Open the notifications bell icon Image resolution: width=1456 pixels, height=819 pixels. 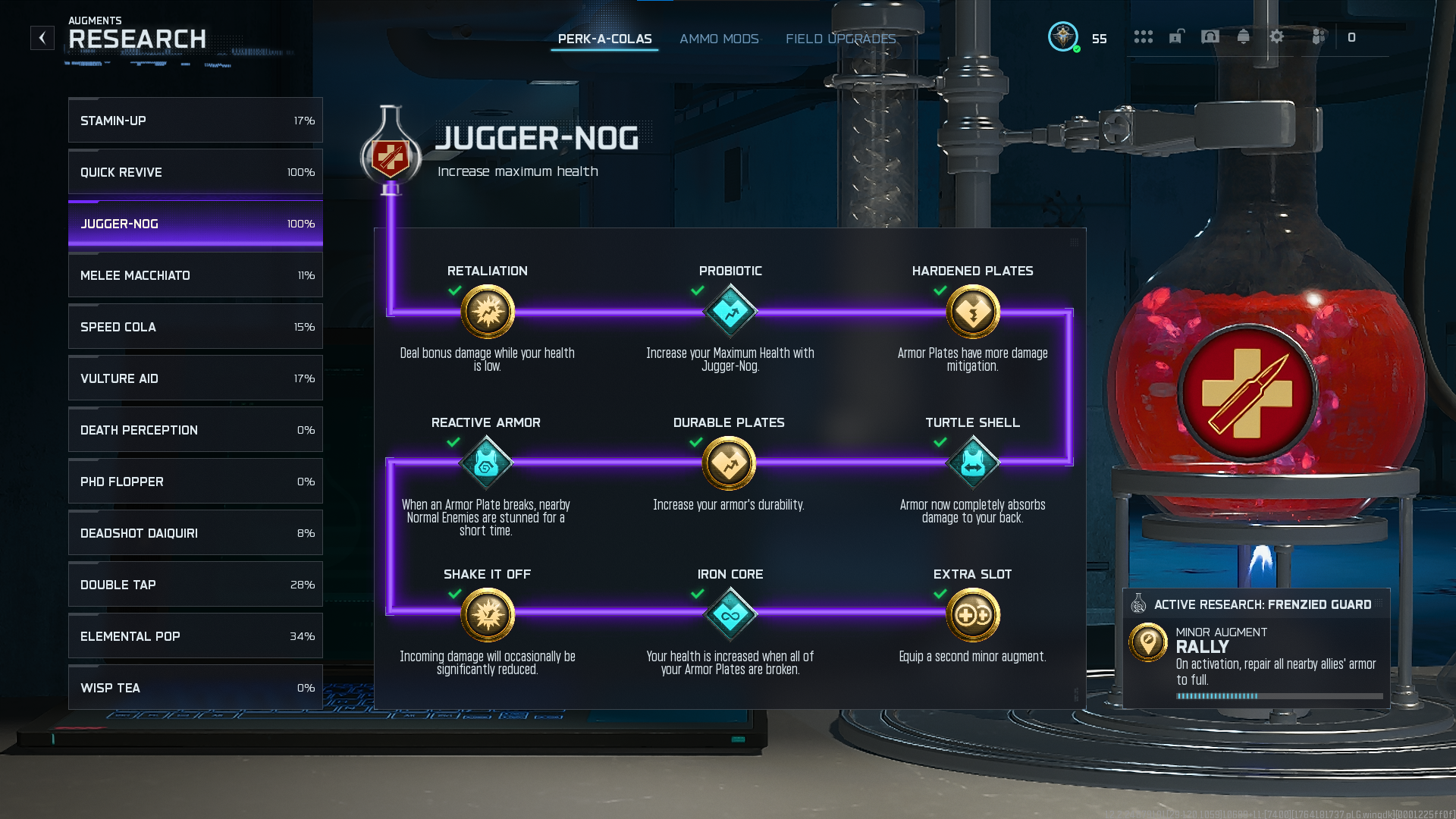[1244, 37]
